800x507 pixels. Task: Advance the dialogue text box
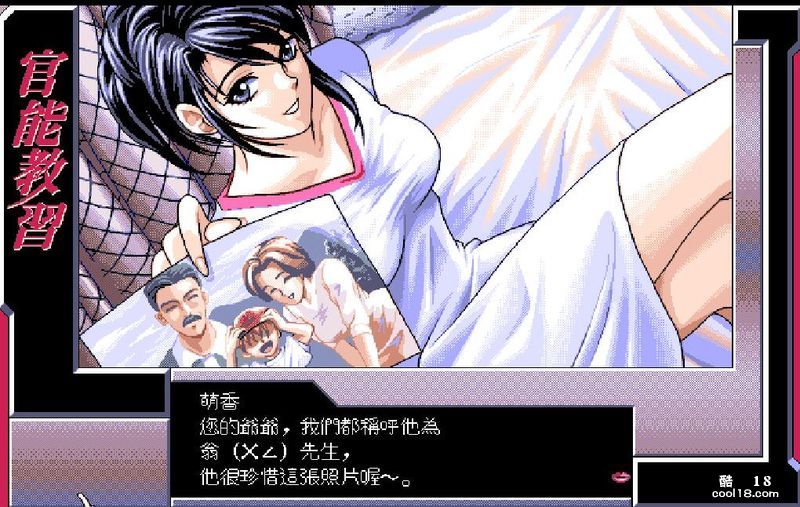(400, 437)
